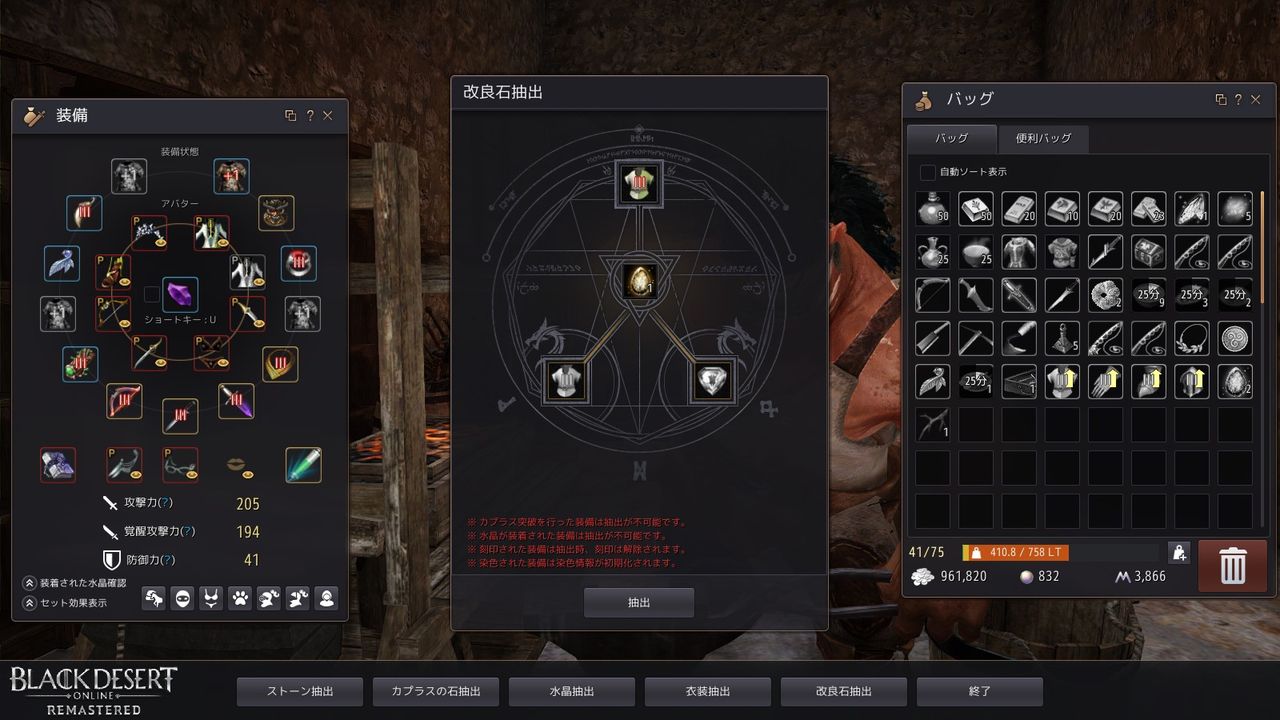Select the armor icon atop the extraction circle

[x=639, y=185]
